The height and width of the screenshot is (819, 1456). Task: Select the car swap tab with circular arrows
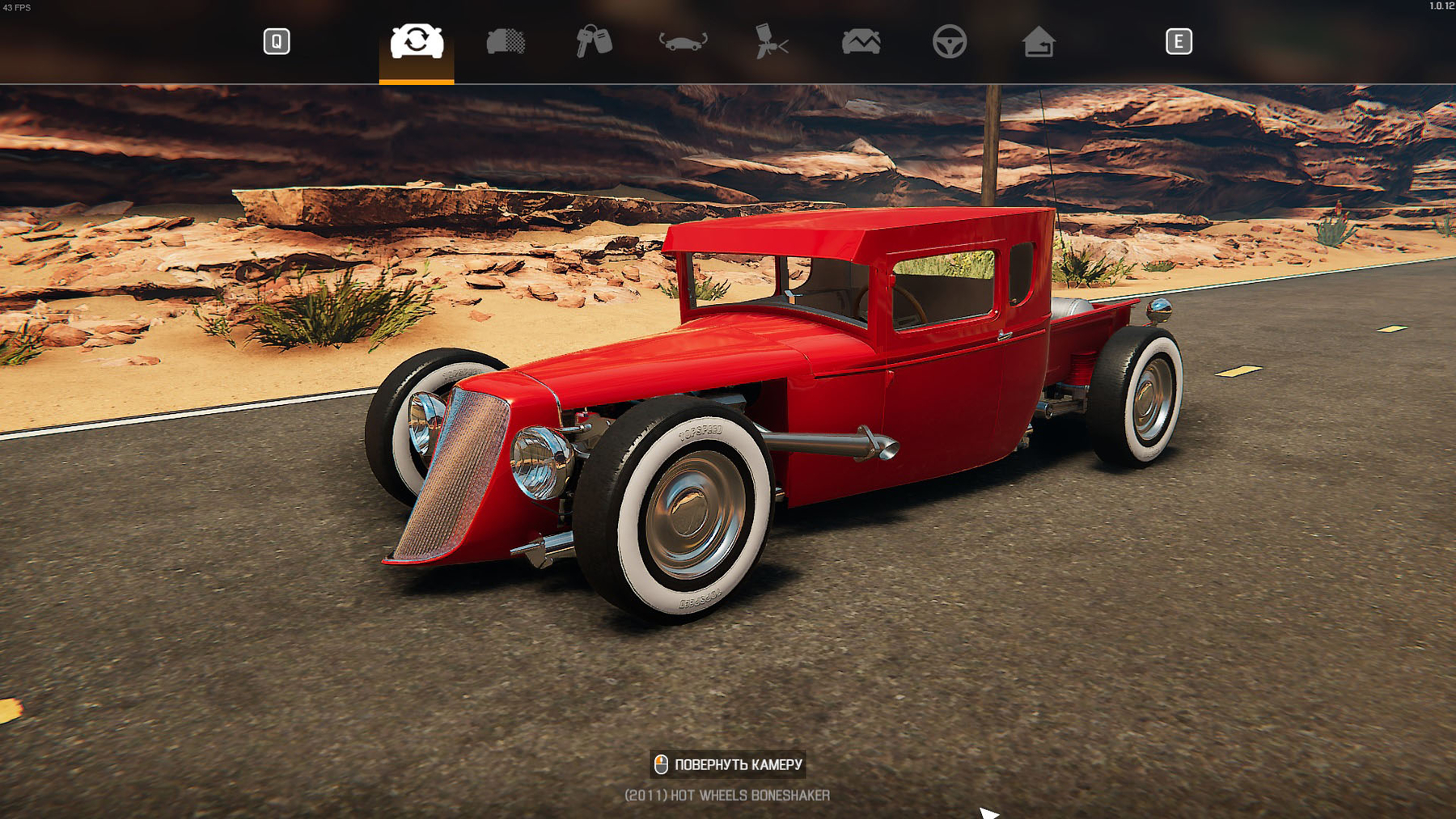(417, 41)
